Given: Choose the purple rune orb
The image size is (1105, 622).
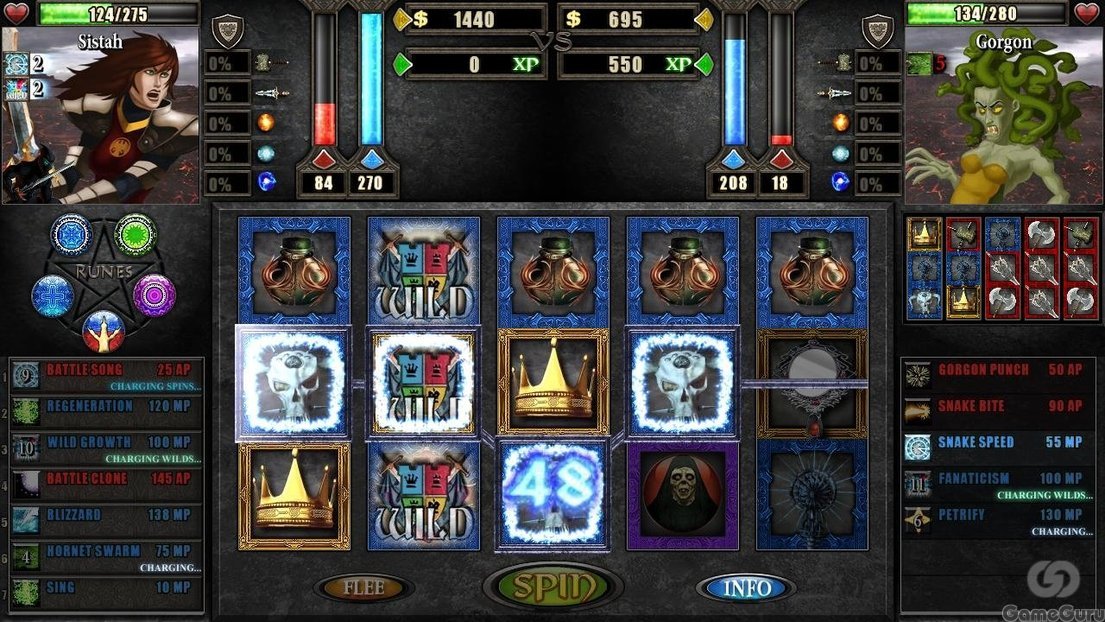Looking at the screenshot, I should pos(154,295).
